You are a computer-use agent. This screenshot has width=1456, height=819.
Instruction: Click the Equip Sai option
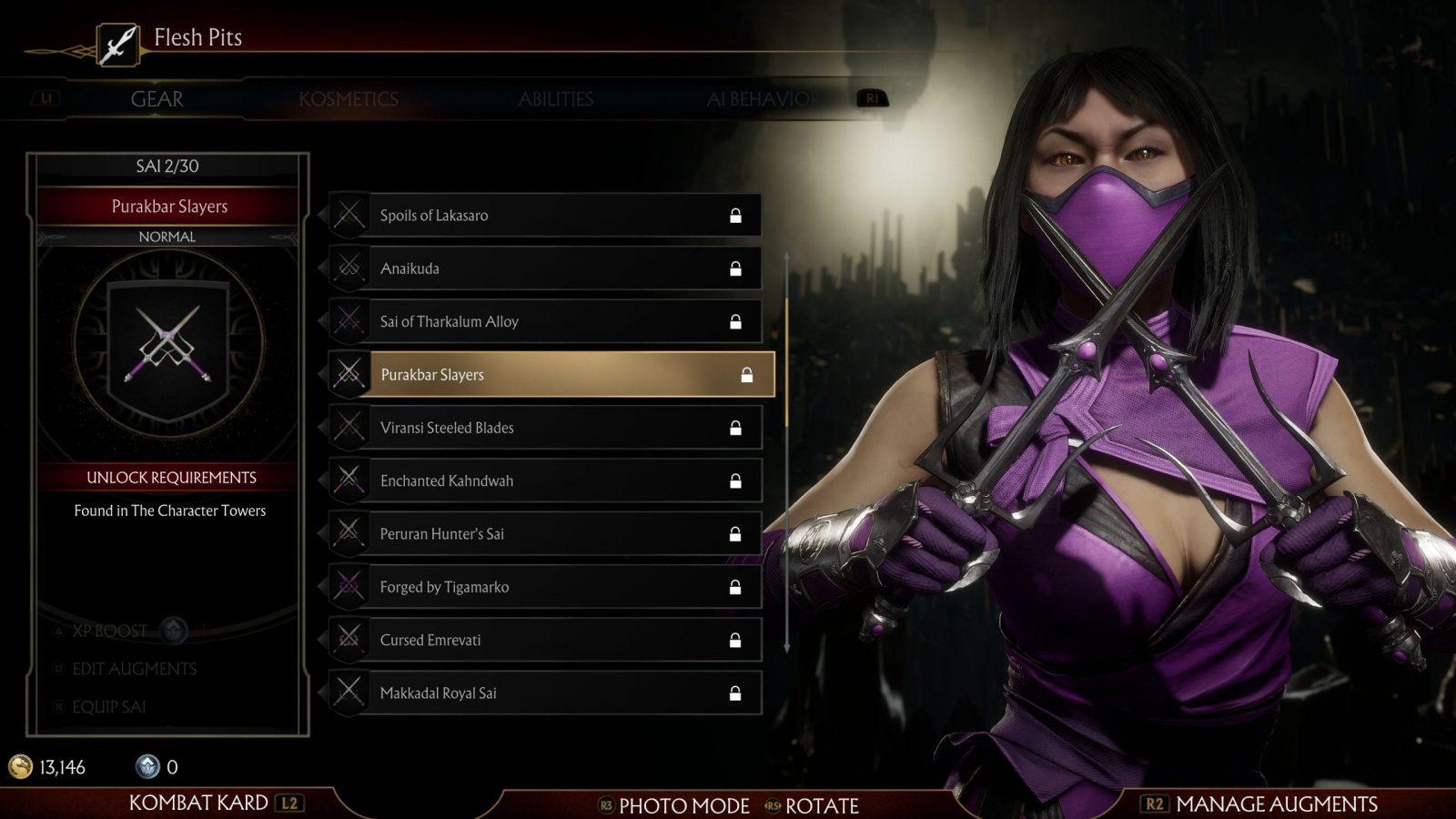click(x=108, y=707)
